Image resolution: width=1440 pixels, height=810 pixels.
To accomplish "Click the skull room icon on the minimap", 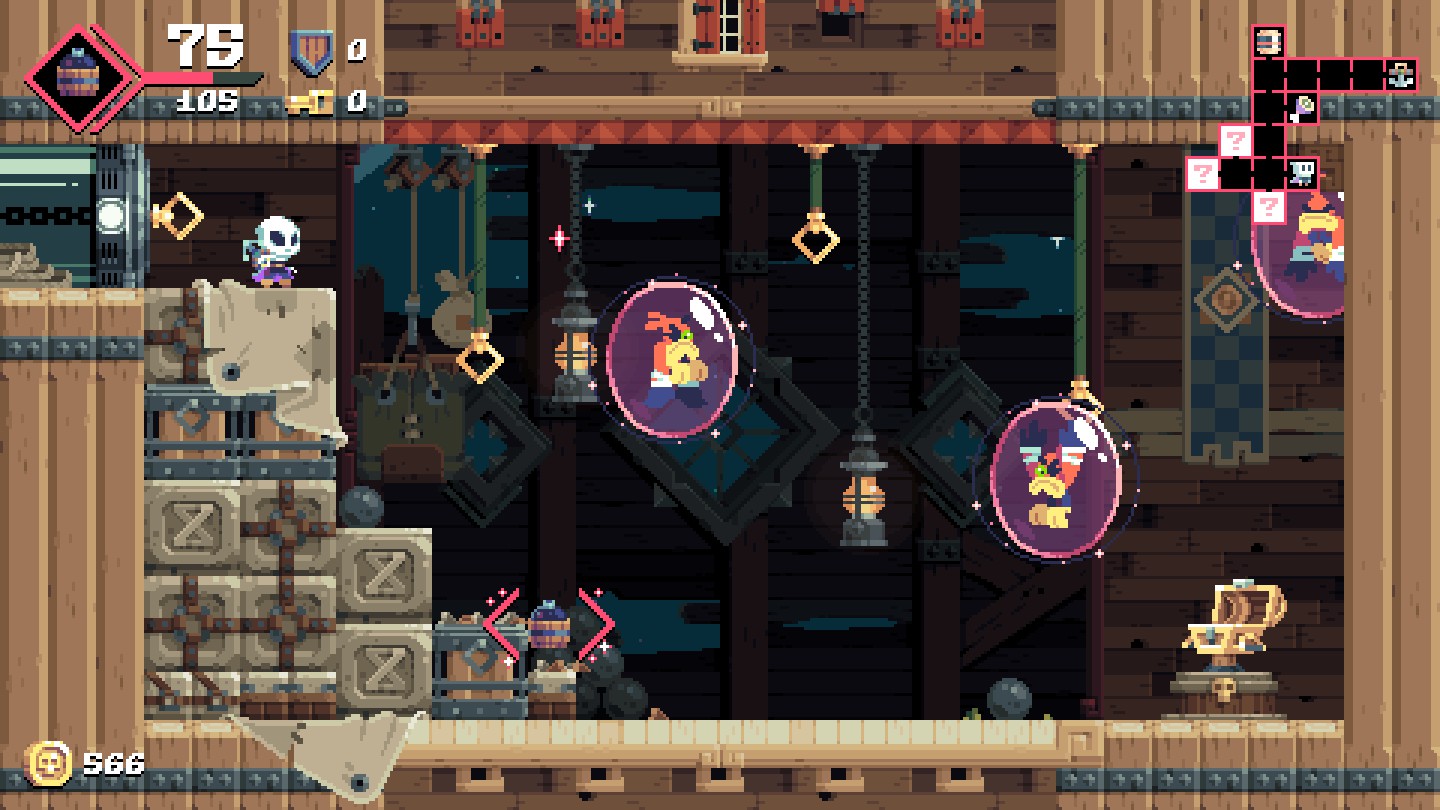I will (x=1303, y=172).
